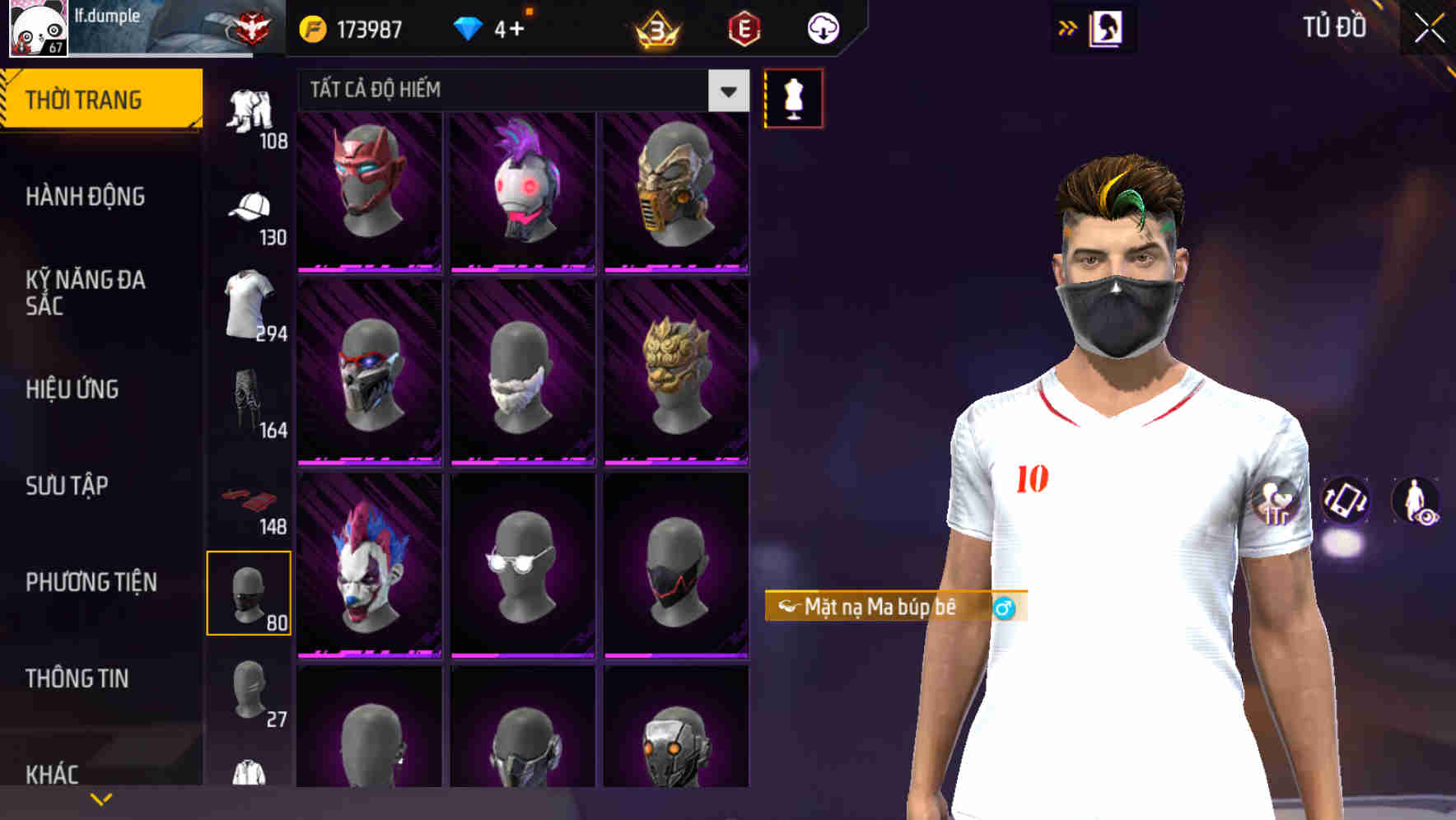This screenshot has height=820, width=1456.
Task: Select the face masks category showing 80 items
Action: pos(250,591)
